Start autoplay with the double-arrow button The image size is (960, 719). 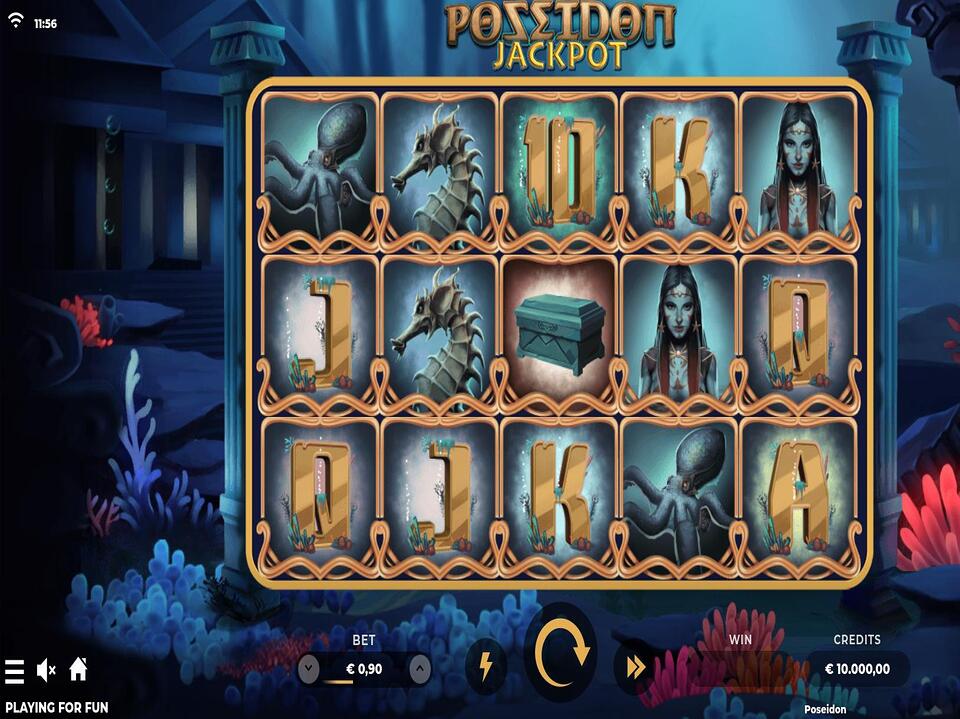click(635, 668)
